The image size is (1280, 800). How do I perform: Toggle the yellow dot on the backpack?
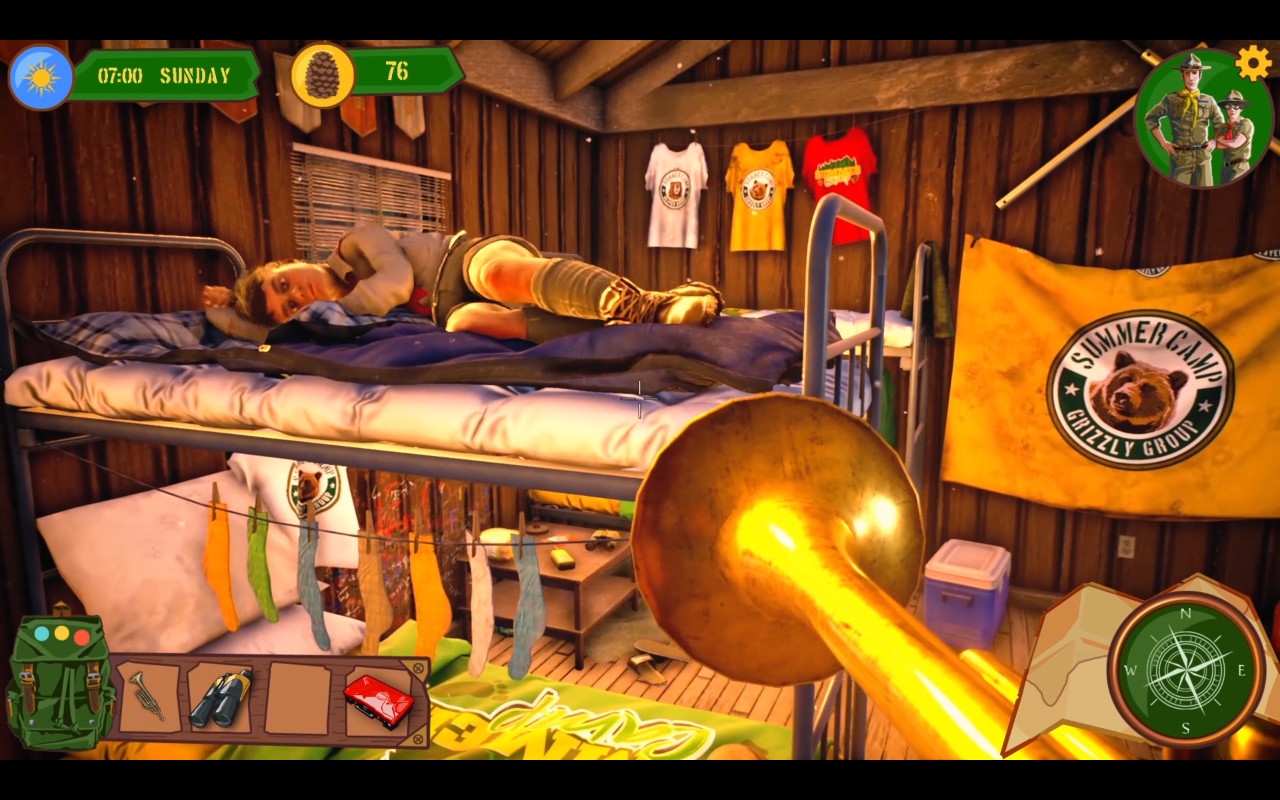click(x=60, y=632)
